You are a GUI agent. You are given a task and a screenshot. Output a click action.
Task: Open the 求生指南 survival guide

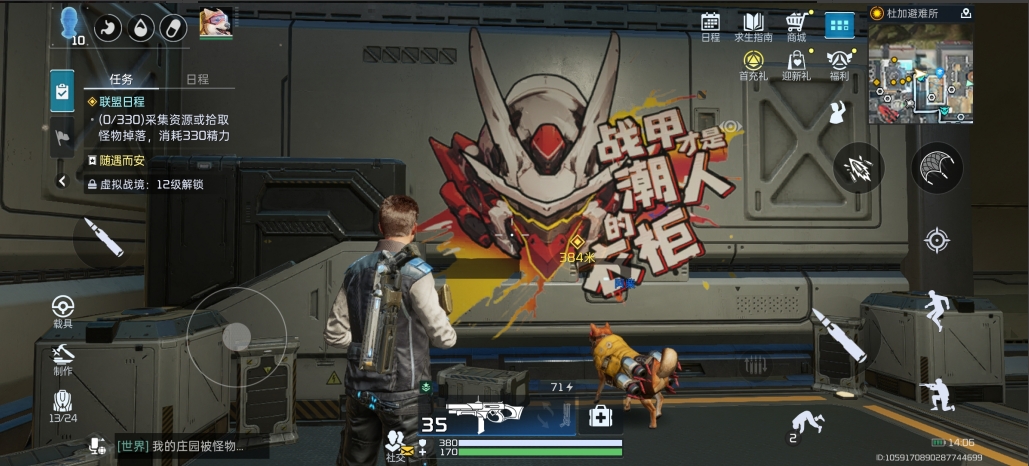point(755,24)
